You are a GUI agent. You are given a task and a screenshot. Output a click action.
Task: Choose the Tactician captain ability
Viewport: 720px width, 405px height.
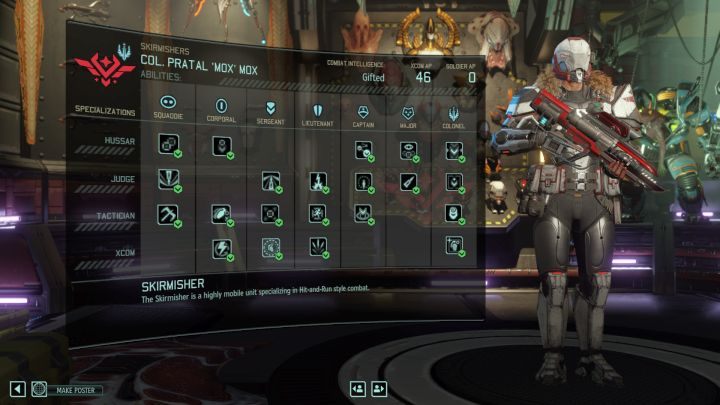pos(364,213)
